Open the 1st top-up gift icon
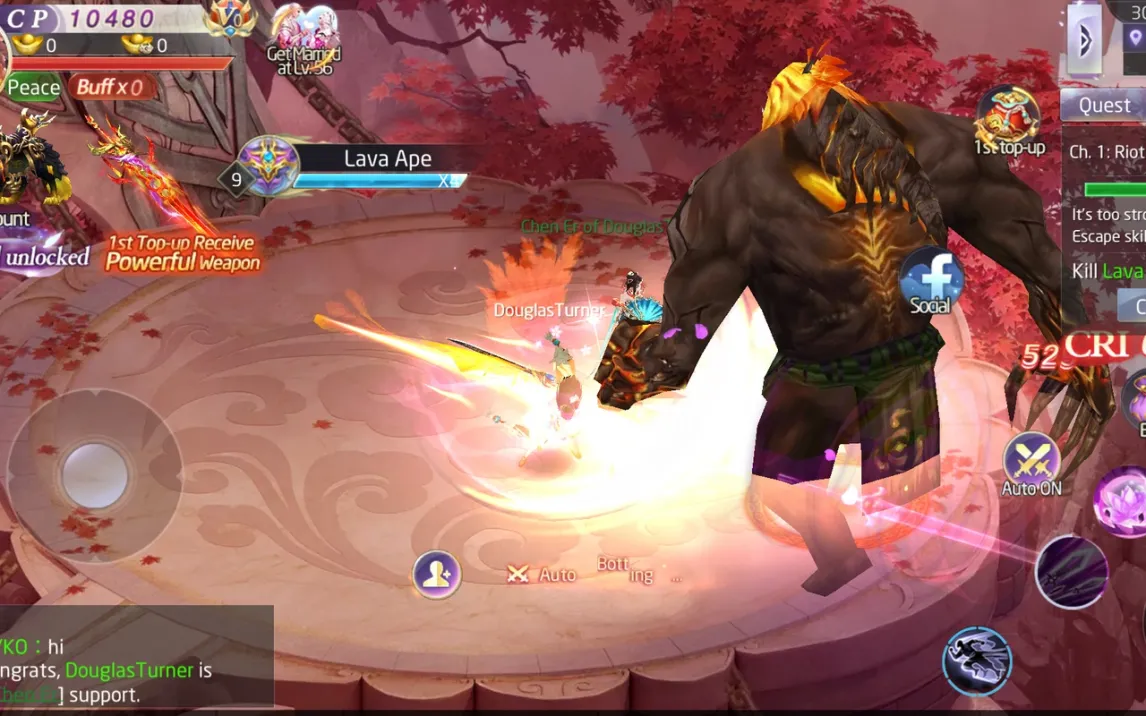The image size is (1146, 716). pyautogui.click(x=1008, y=120)
